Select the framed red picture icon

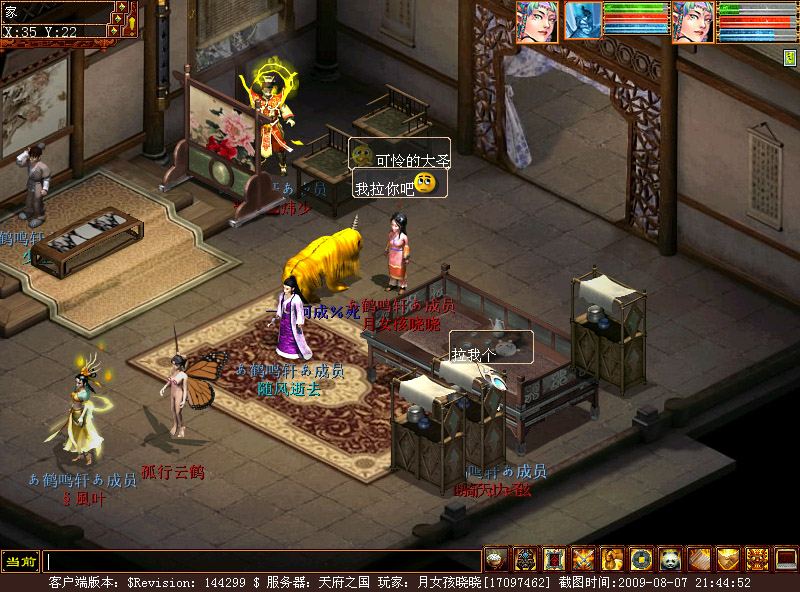pos(554,559)
